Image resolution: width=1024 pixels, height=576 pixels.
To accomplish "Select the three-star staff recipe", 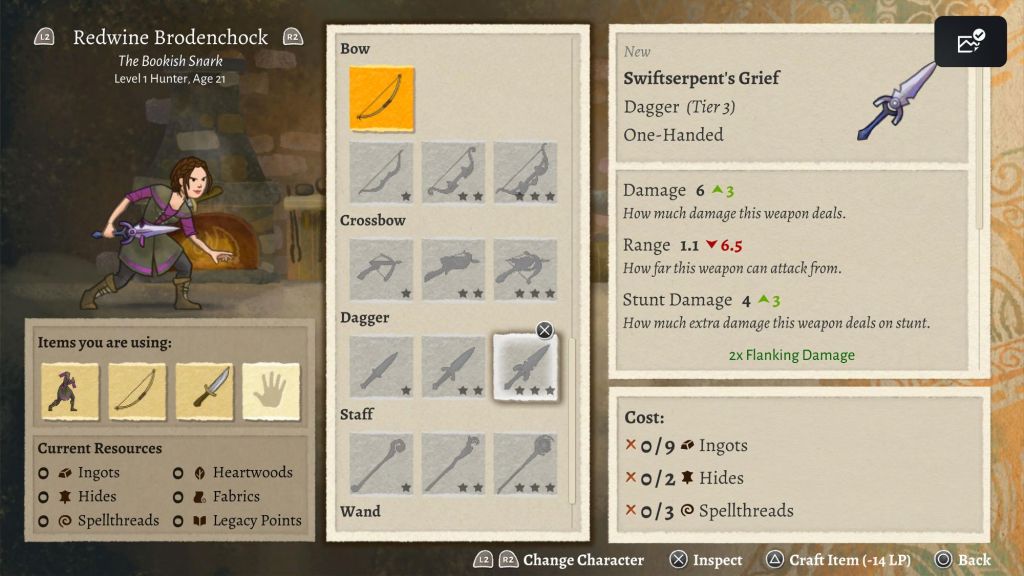I will coord(525,463).
